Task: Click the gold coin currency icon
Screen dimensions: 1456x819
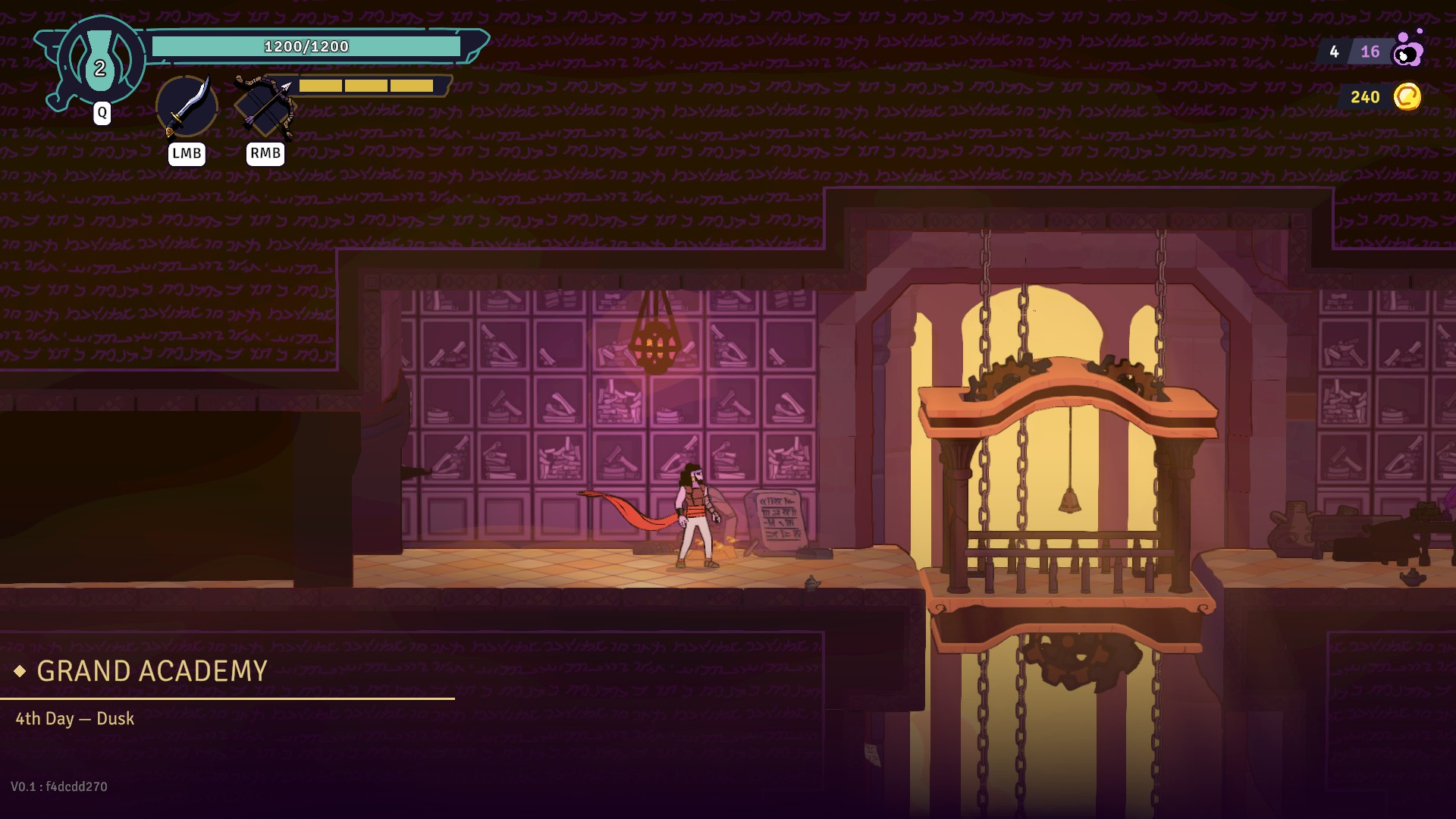Action: tap(1407, 97)
